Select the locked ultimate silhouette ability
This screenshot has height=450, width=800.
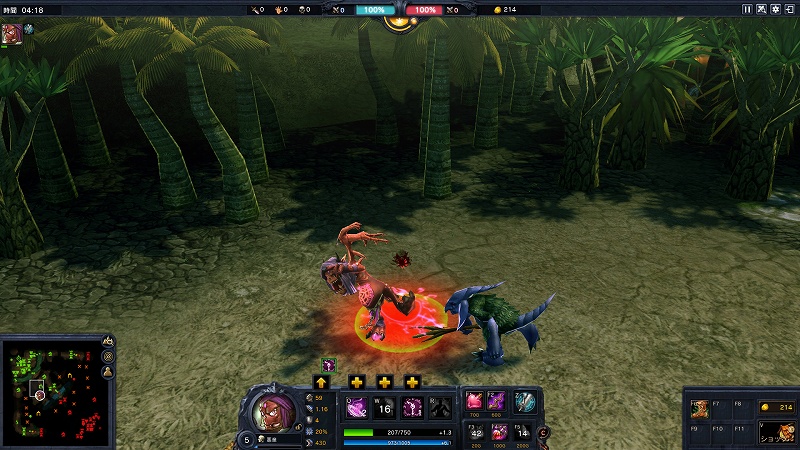[438, 407]
